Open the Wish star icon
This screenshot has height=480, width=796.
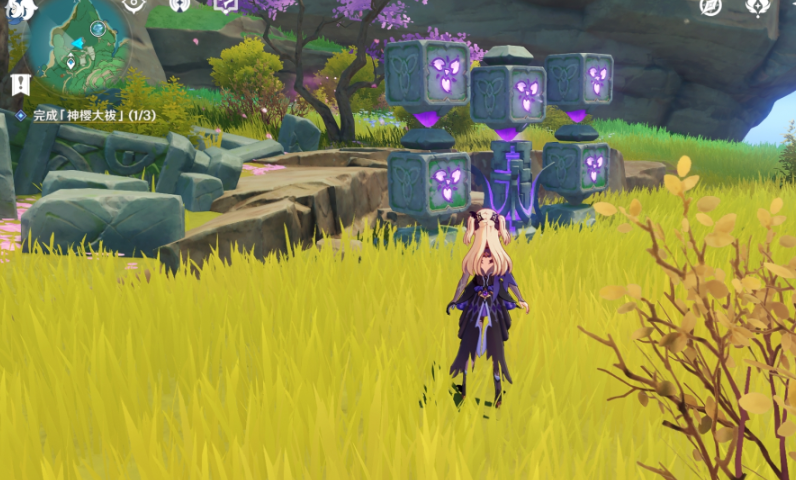tap(710, 6)
